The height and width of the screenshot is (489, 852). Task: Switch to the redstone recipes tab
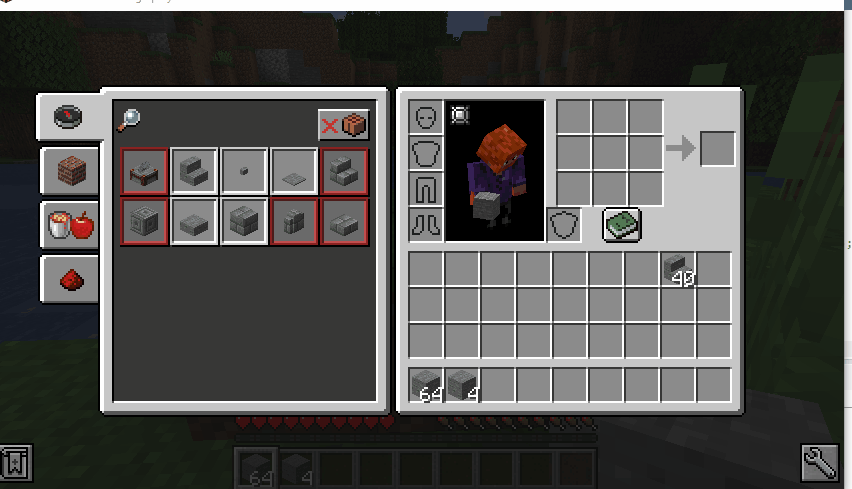pyautogui.click(x=71, y=279)
